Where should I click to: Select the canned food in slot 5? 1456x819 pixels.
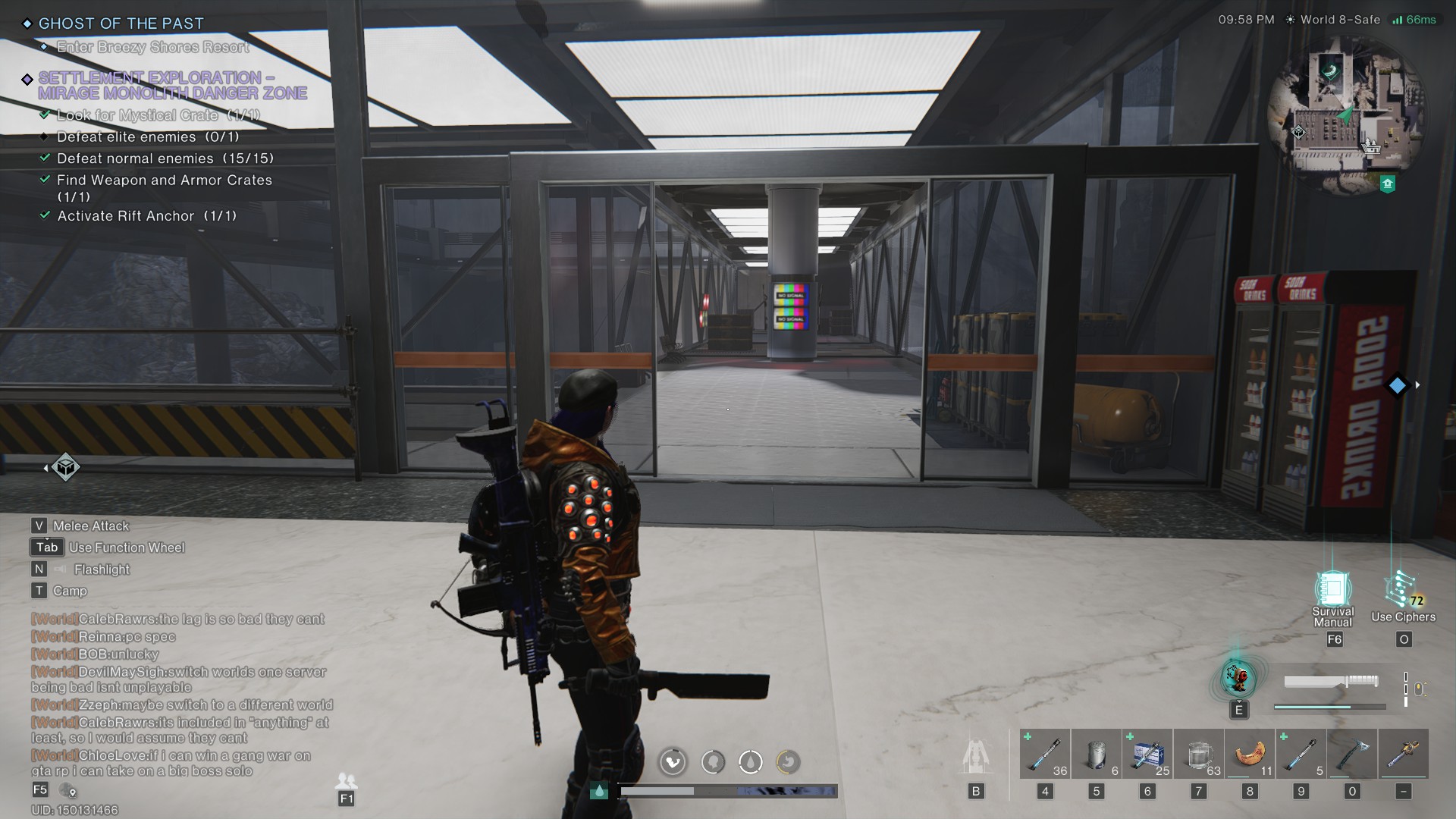pyautogui.click(x=1097, y=753)
